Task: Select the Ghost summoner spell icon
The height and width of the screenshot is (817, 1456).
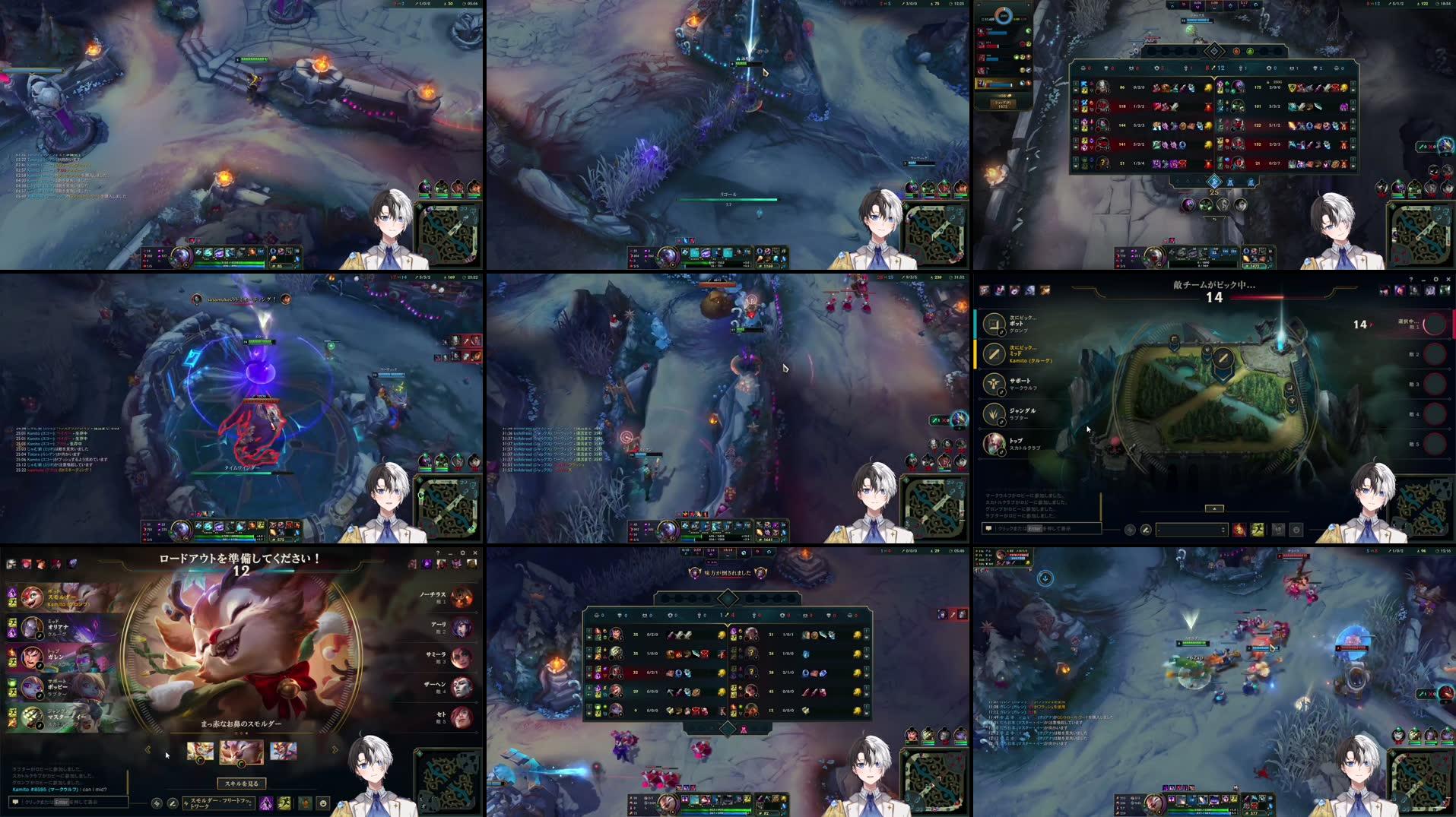Action: [x=1257, y=530]
